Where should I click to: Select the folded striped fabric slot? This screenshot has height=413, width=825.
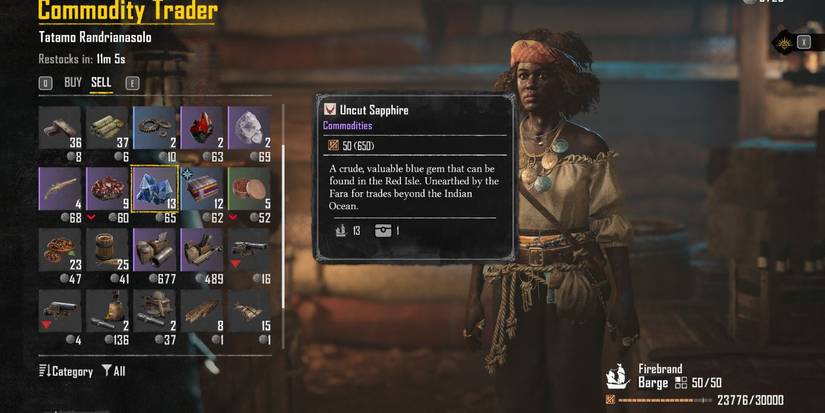pos(202,188)
